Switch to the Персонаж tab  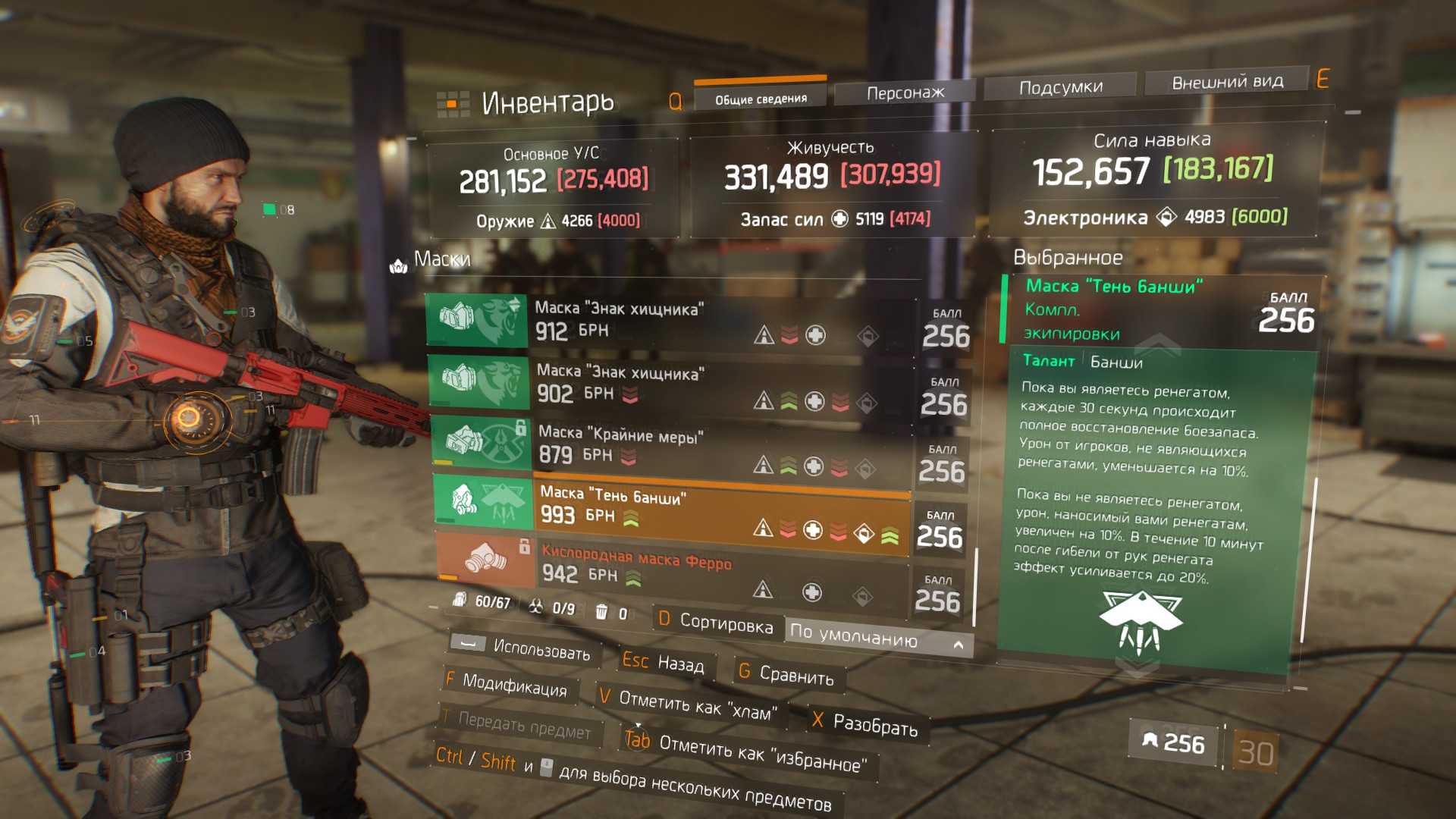tap(904, 93)
